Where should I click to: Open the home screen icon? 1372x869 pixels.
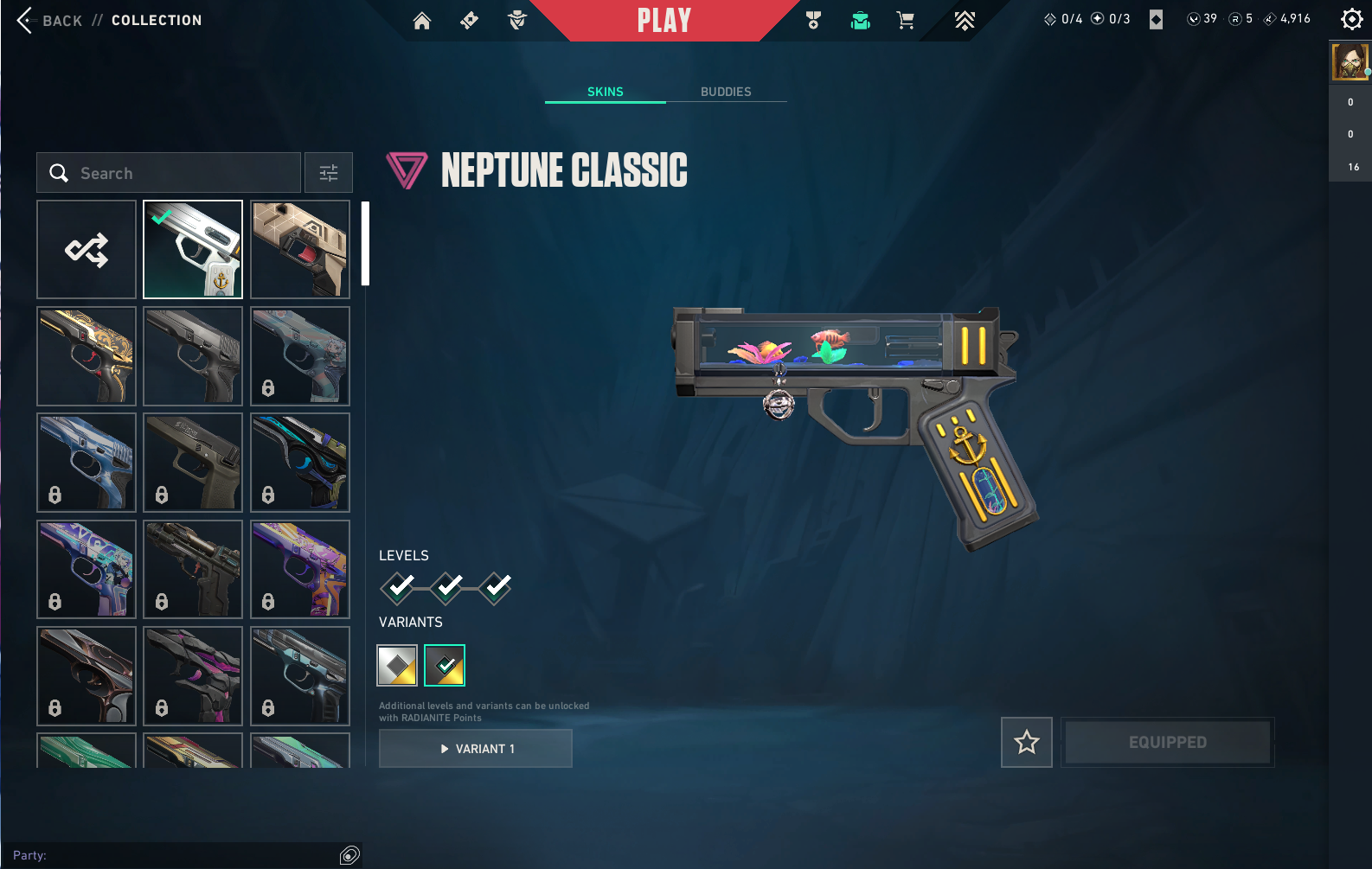[x=421, y=21]
